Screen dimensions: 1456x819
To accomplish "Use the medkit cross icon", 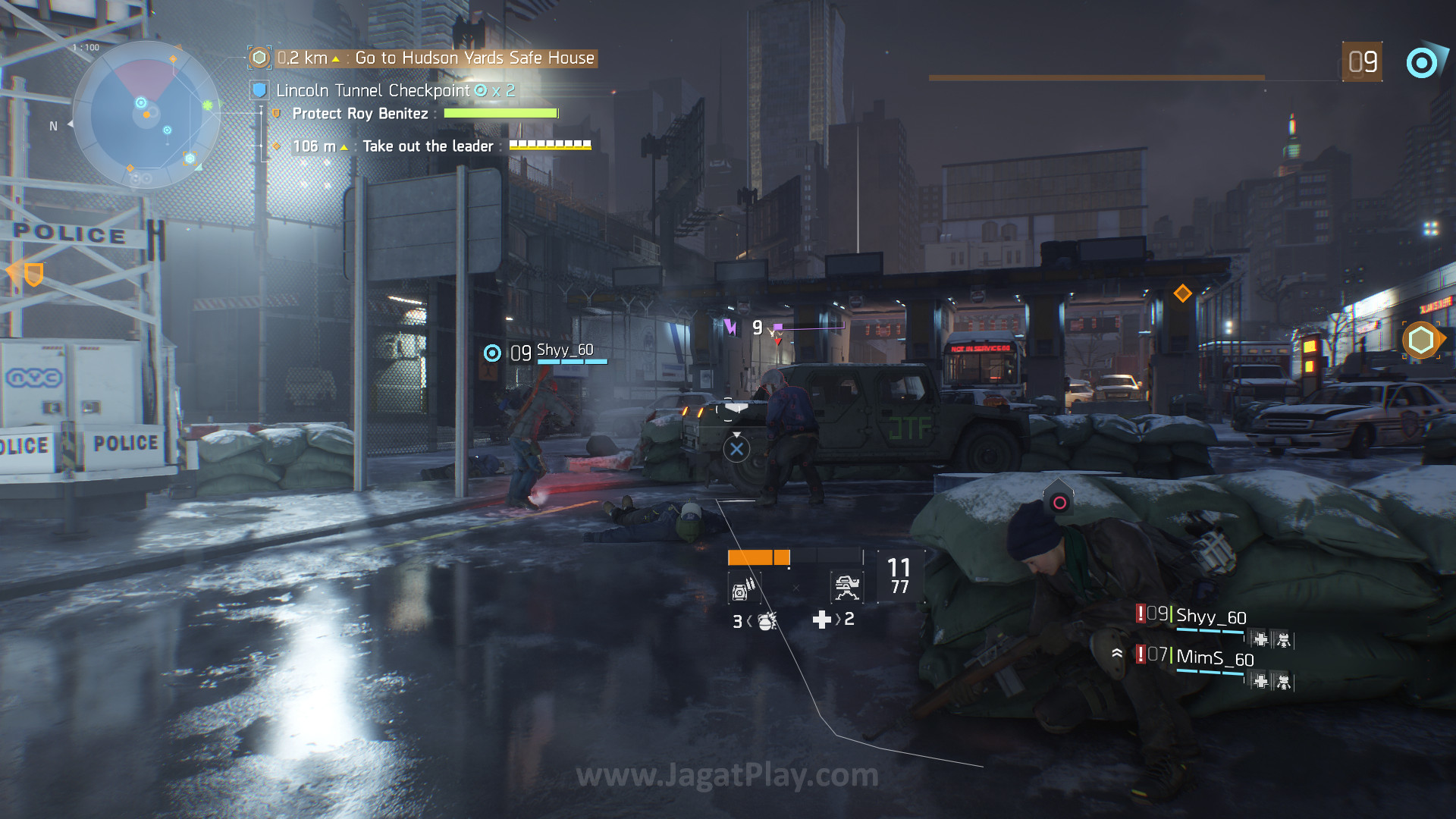I will pyautogui.click(x=821, y=620).
